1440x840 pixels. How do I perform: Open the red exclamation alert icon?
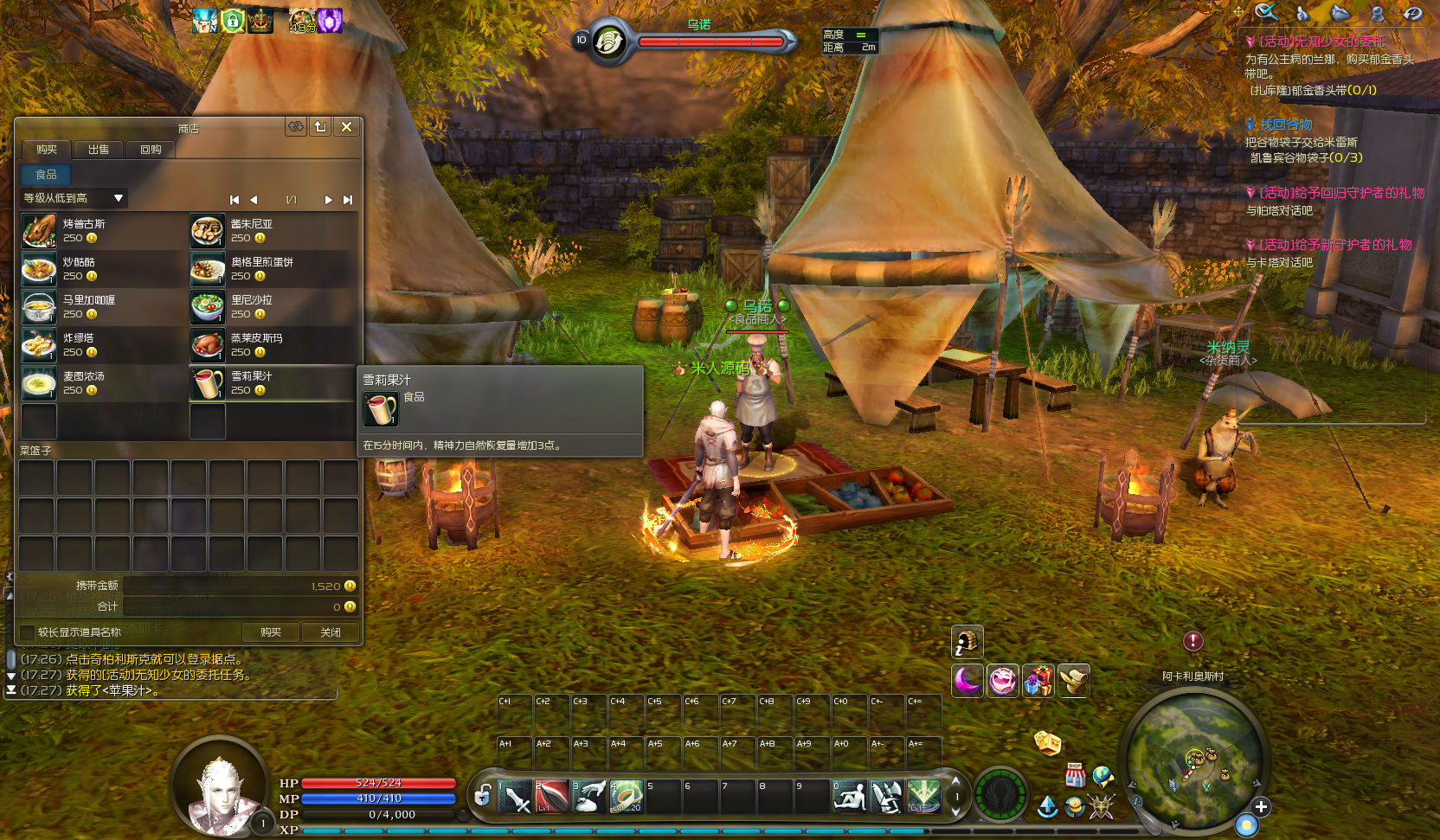pos(1193,641)
